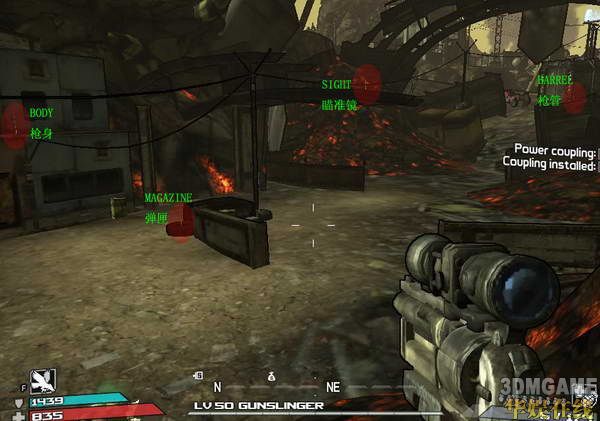Select the money bag marker on compass
This screenshot has height=421, width=600.
point(270,376)
